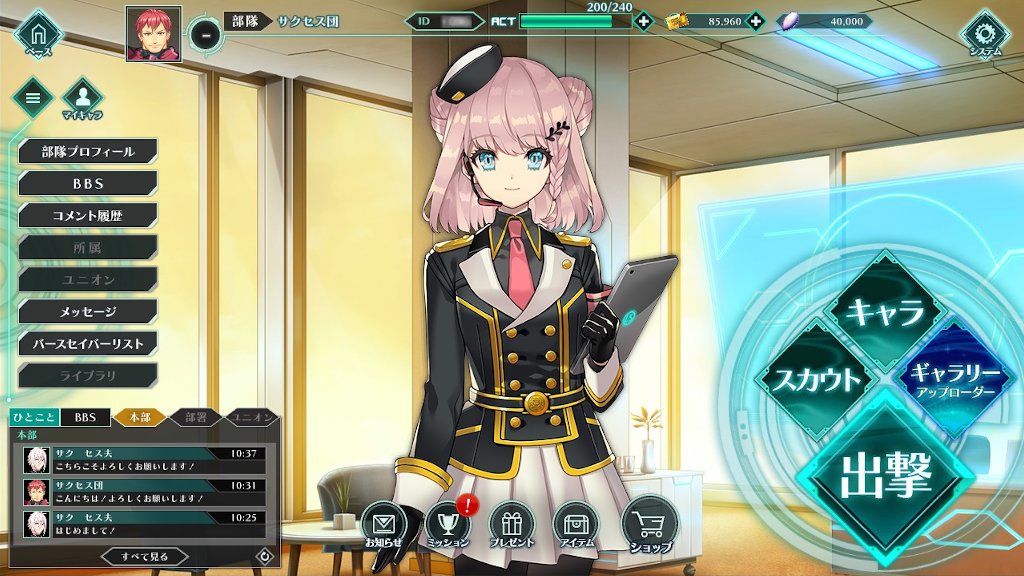Select the スカウト scout diamond
This screenshot has height=576, width=1024.
811,379
